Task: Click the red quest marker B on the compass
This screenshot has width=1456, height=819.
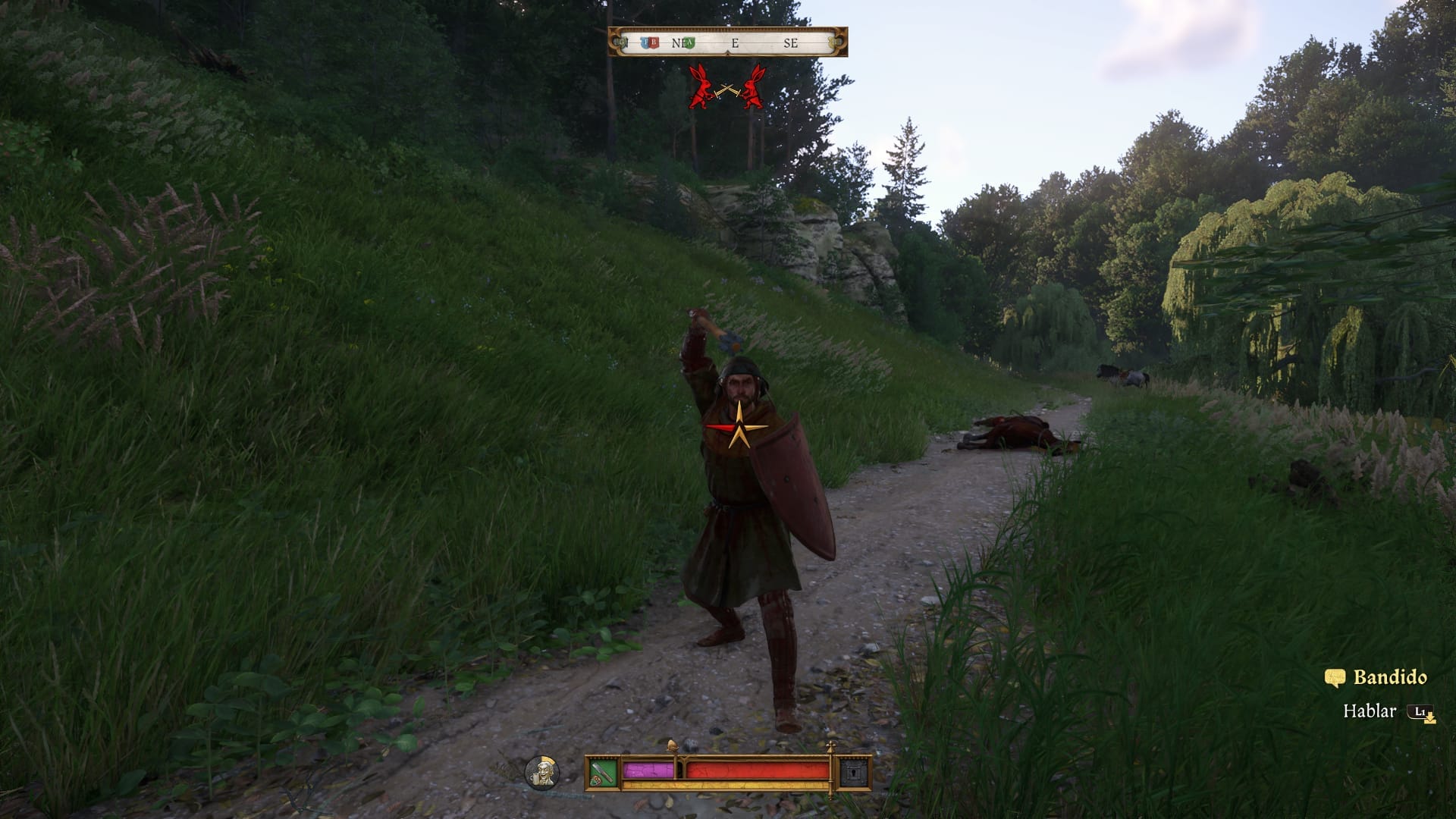Action: (654, 43)
